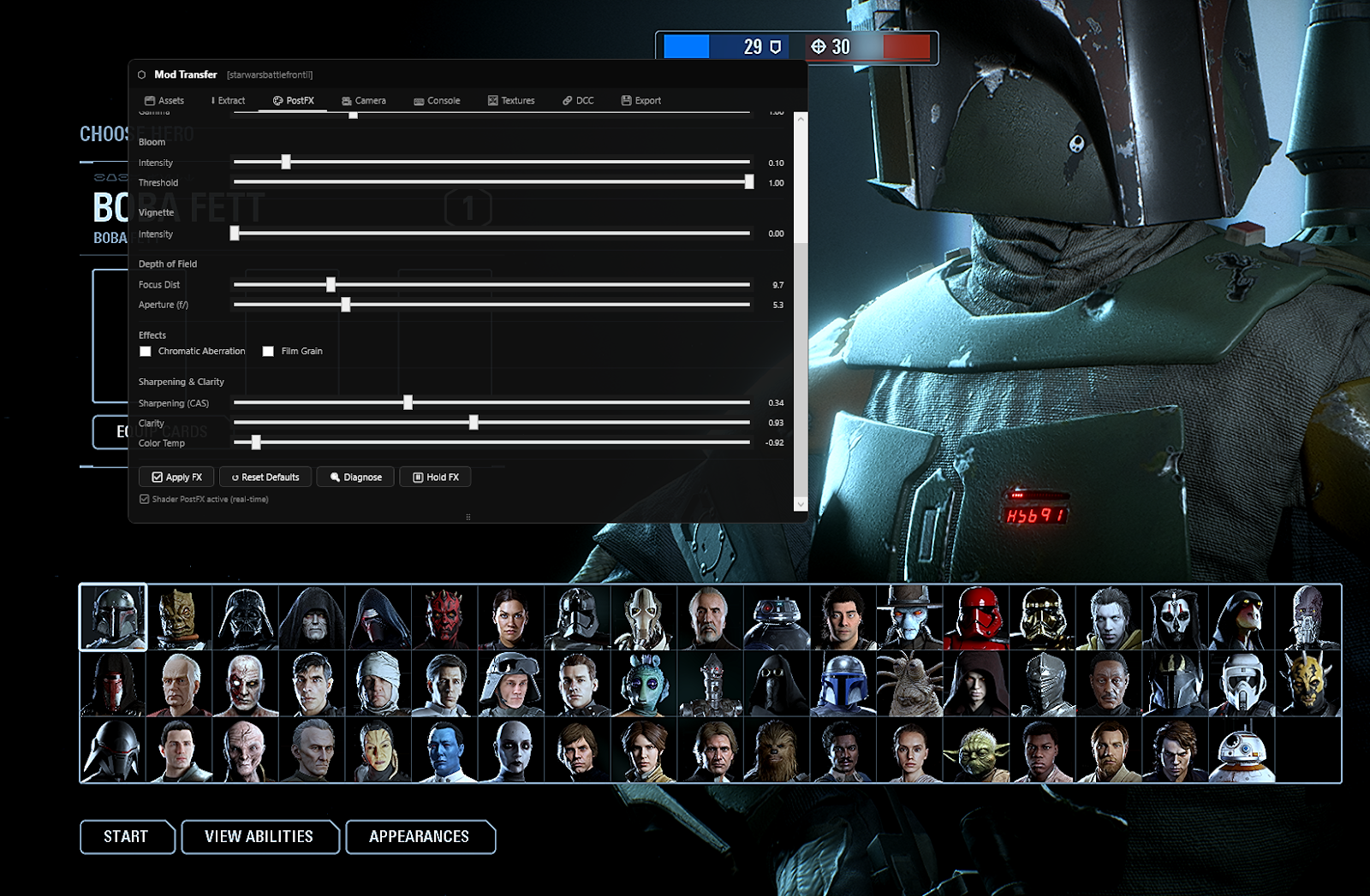Disable Shader PostFX active checkbox
Image resolution: width=1370 pixels, height=896 pixels.
[144, 499]
